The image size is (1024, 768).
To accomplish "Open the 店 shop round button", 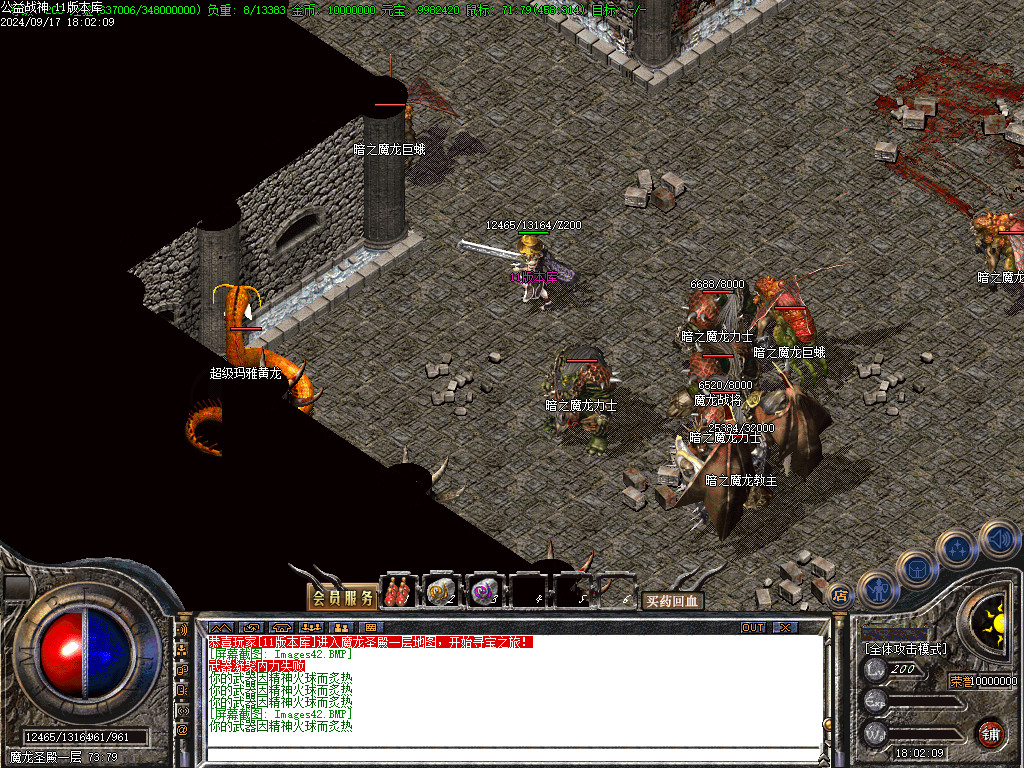I will tap(842, 596).
